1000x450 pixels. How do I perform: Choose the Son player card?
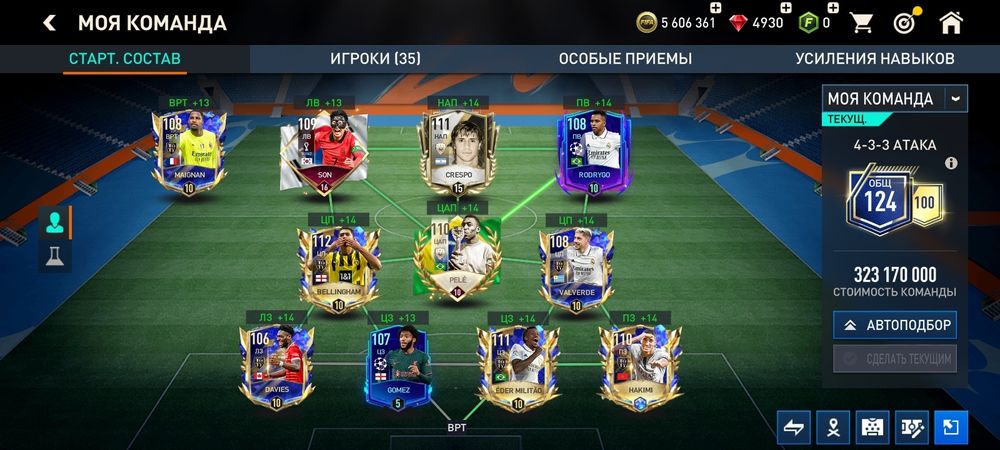pos(323,150)
